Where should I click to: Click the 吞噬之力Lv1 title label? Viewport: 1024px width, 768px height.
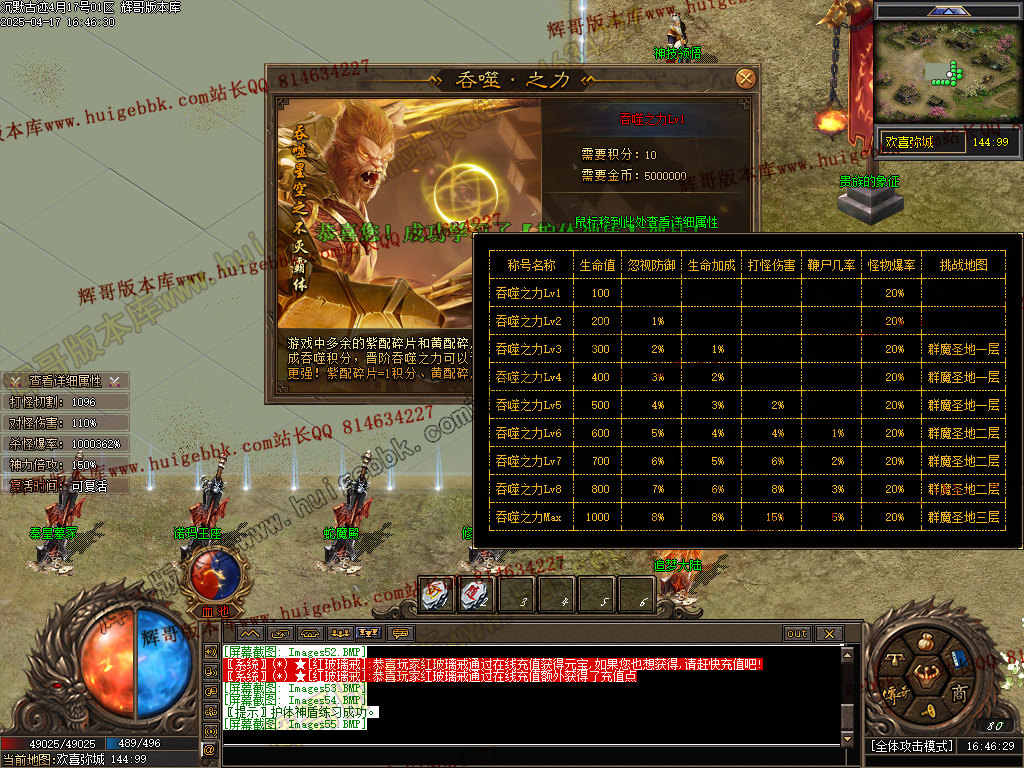pyautogui.click(x=652, y=120)
